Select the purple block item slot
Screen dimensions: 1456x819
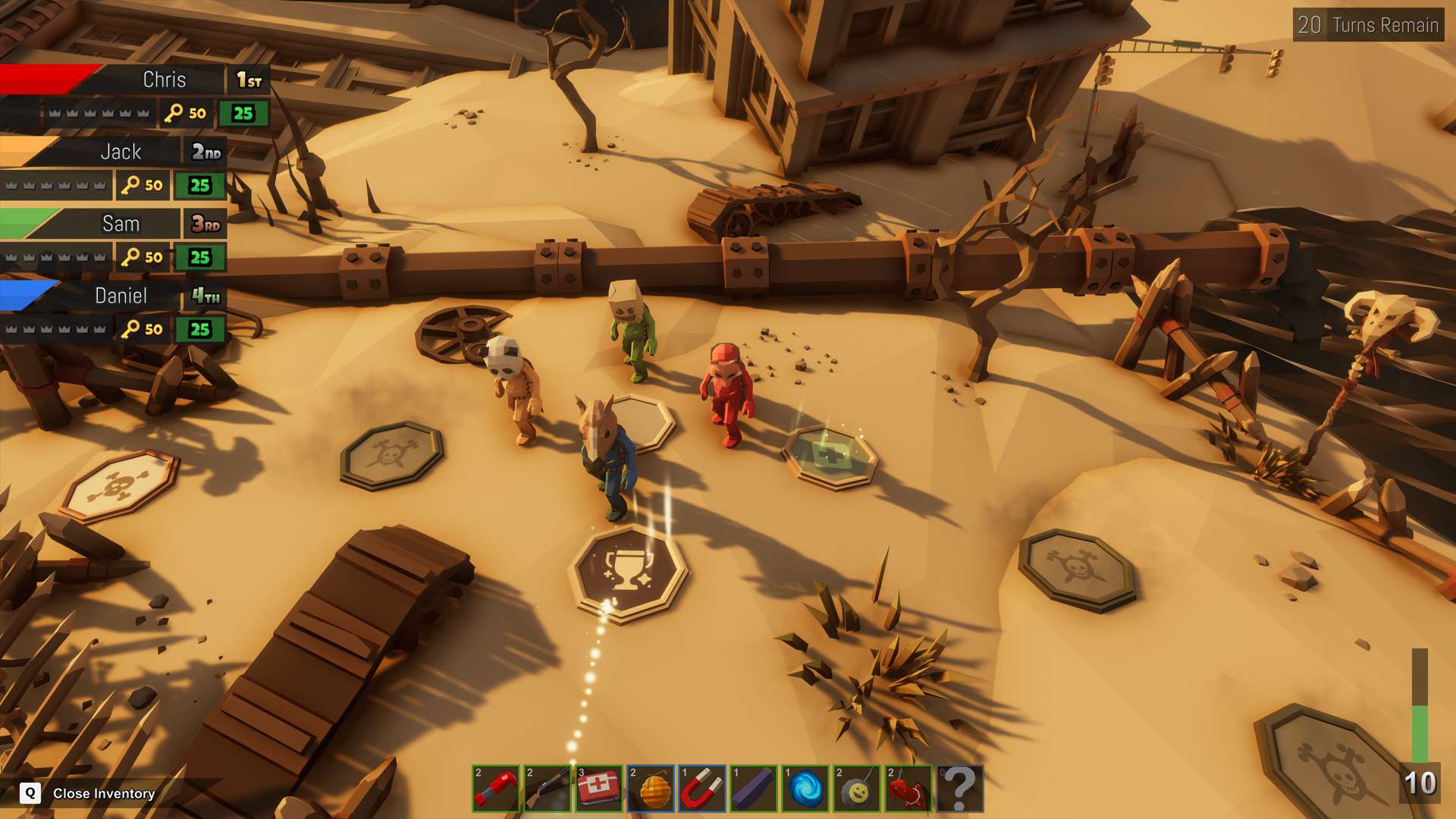pyautogui.click(x=754, y=789)
